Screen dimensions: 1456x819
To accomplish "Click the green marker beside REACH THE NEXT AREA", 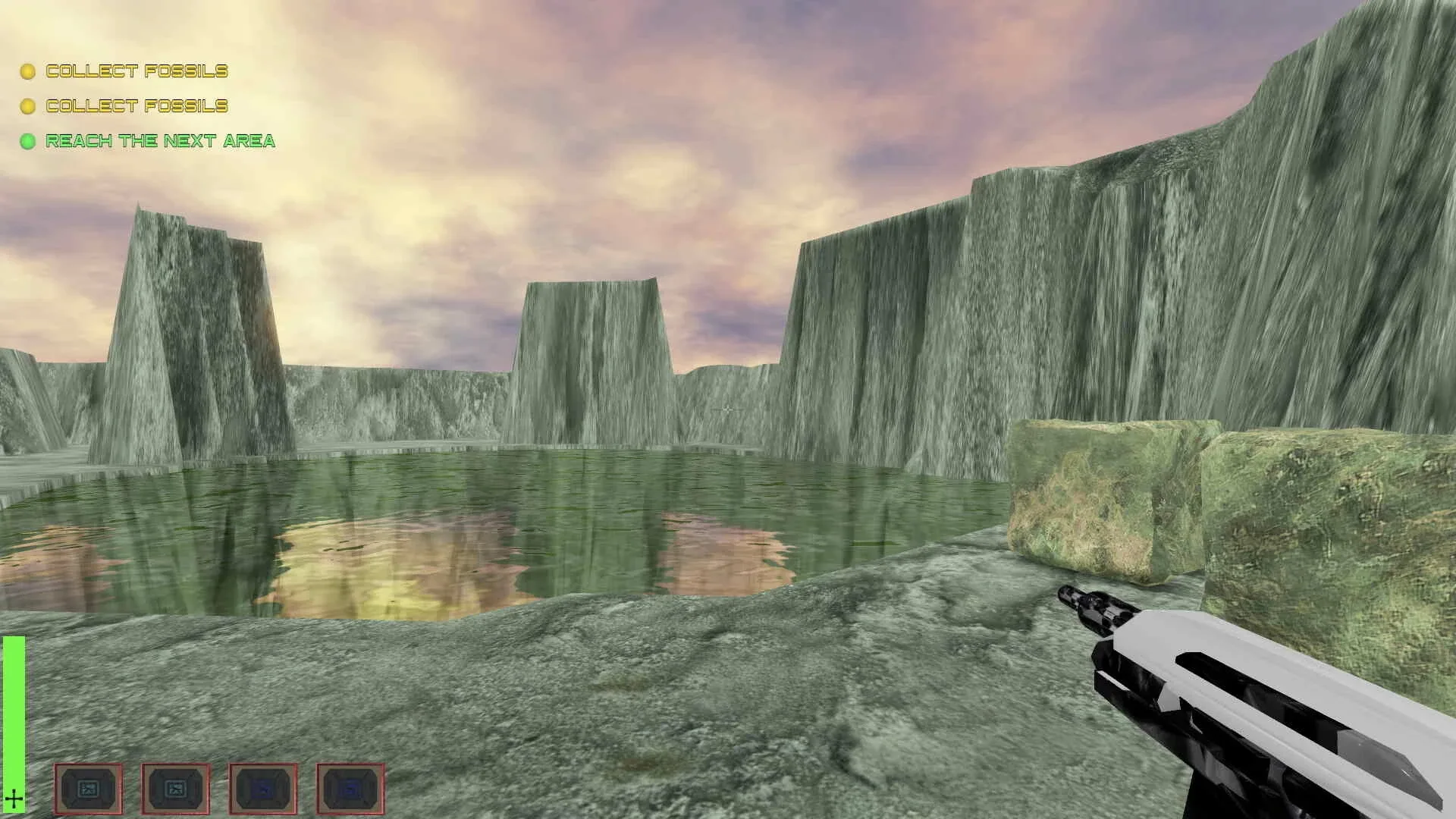I will pos(27,141).
